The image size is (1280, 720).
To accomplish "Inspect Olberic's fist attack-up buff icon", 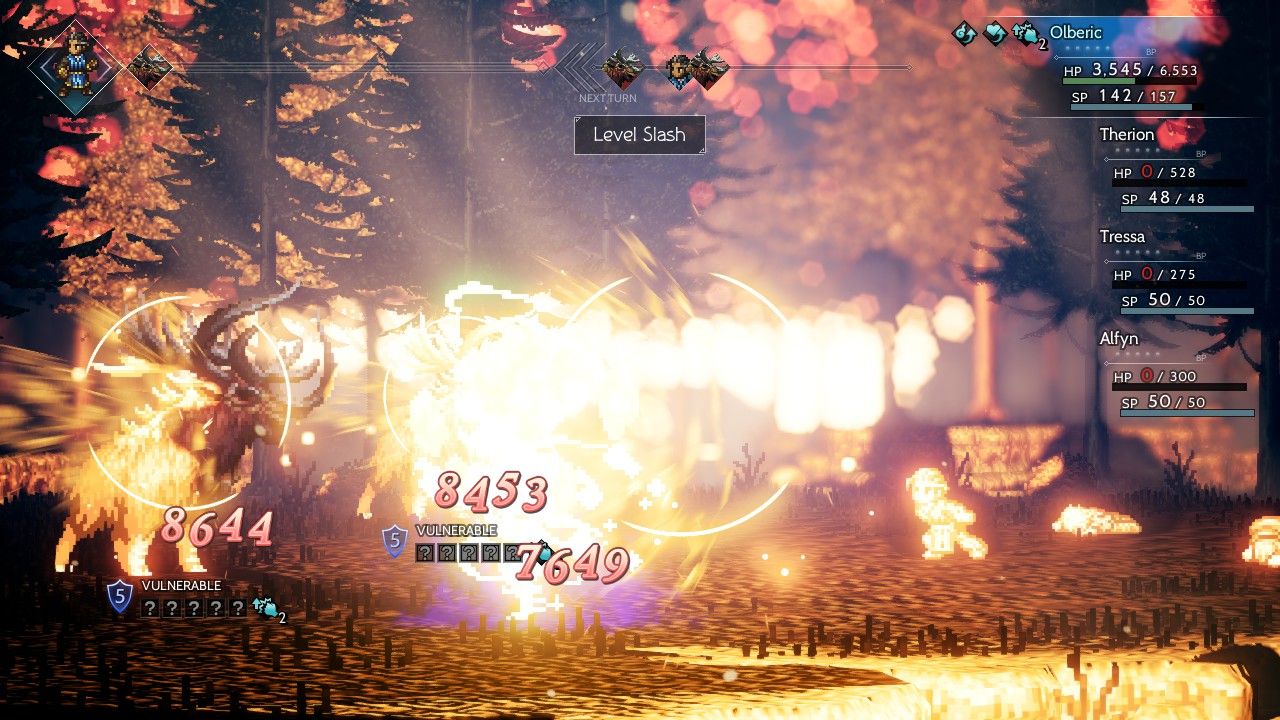I will [1025, 35].
